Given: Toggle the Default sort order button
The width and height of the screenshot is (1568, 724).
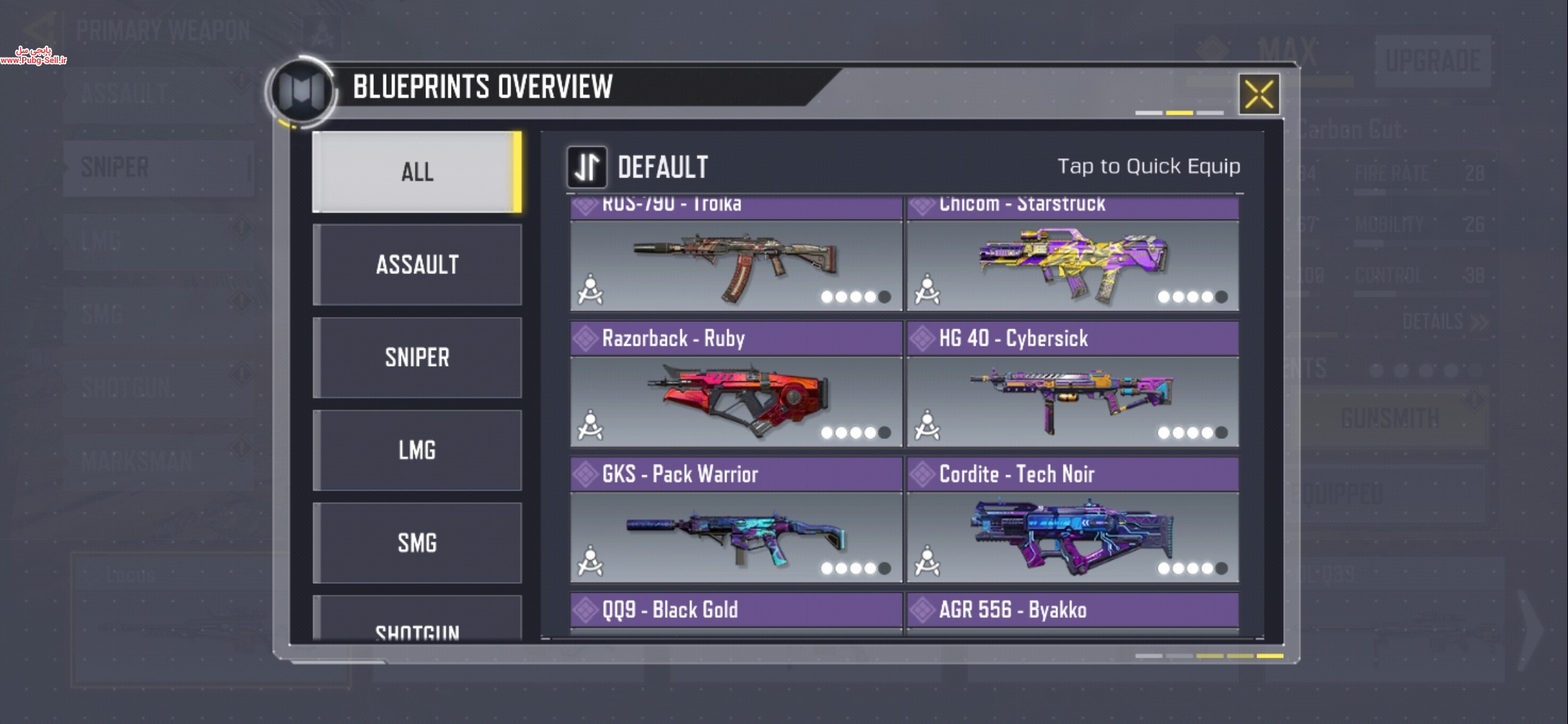Looking at the screenshot, I should click(x=587, y=167).
